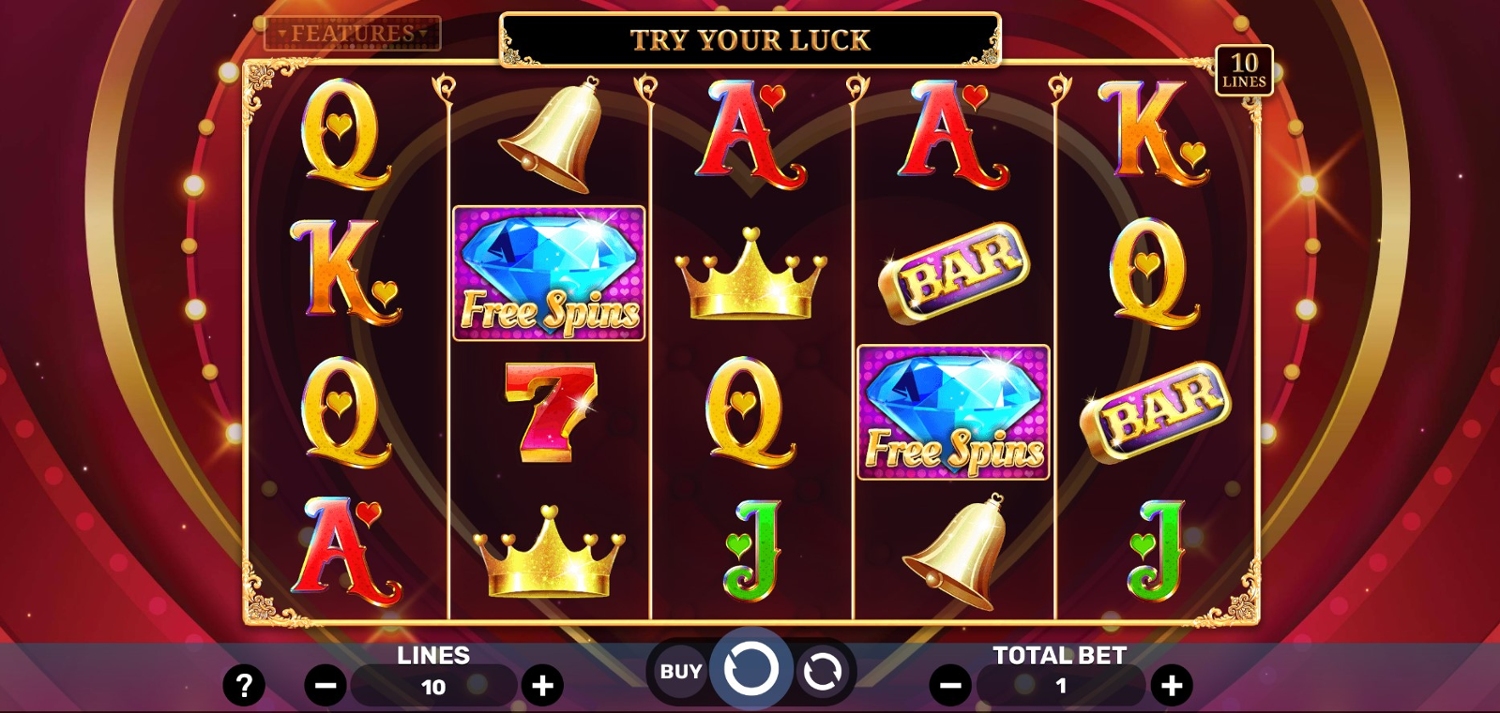
Task: Spin the reels with the center button
Action: [751, 669]
